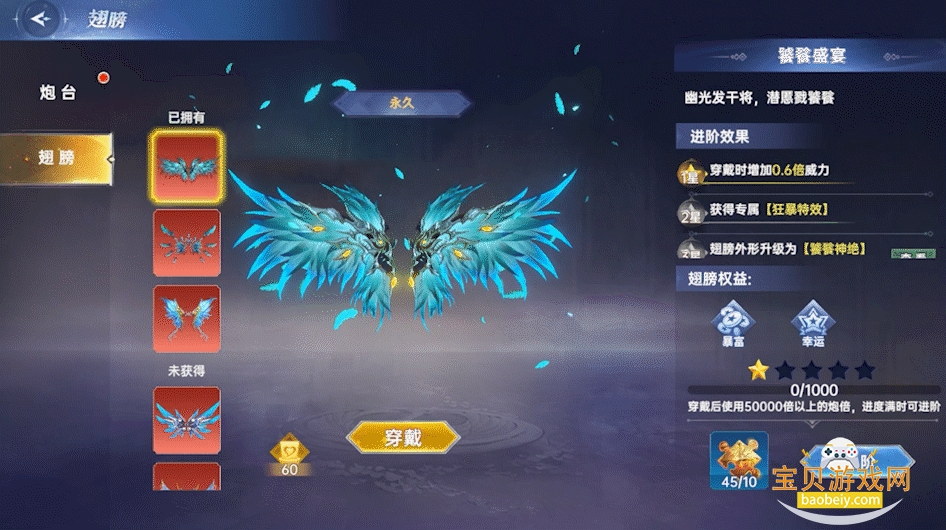
Task: Select the 翅膀 tab
Action: pos(57,158)
